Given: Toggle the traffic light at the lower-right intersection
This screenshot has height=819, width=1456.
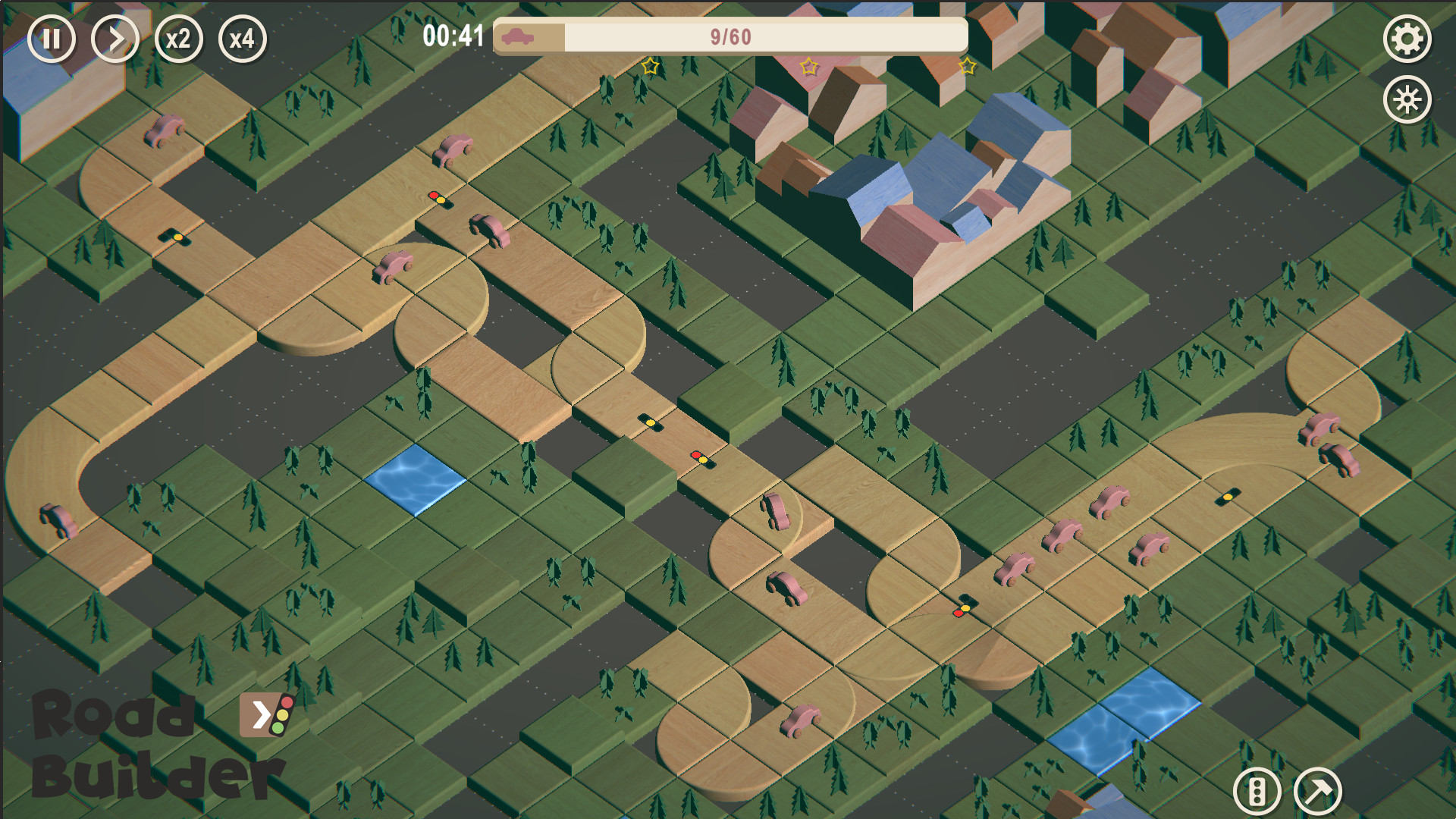Looking at the screenshot, I should click(961, 607).
